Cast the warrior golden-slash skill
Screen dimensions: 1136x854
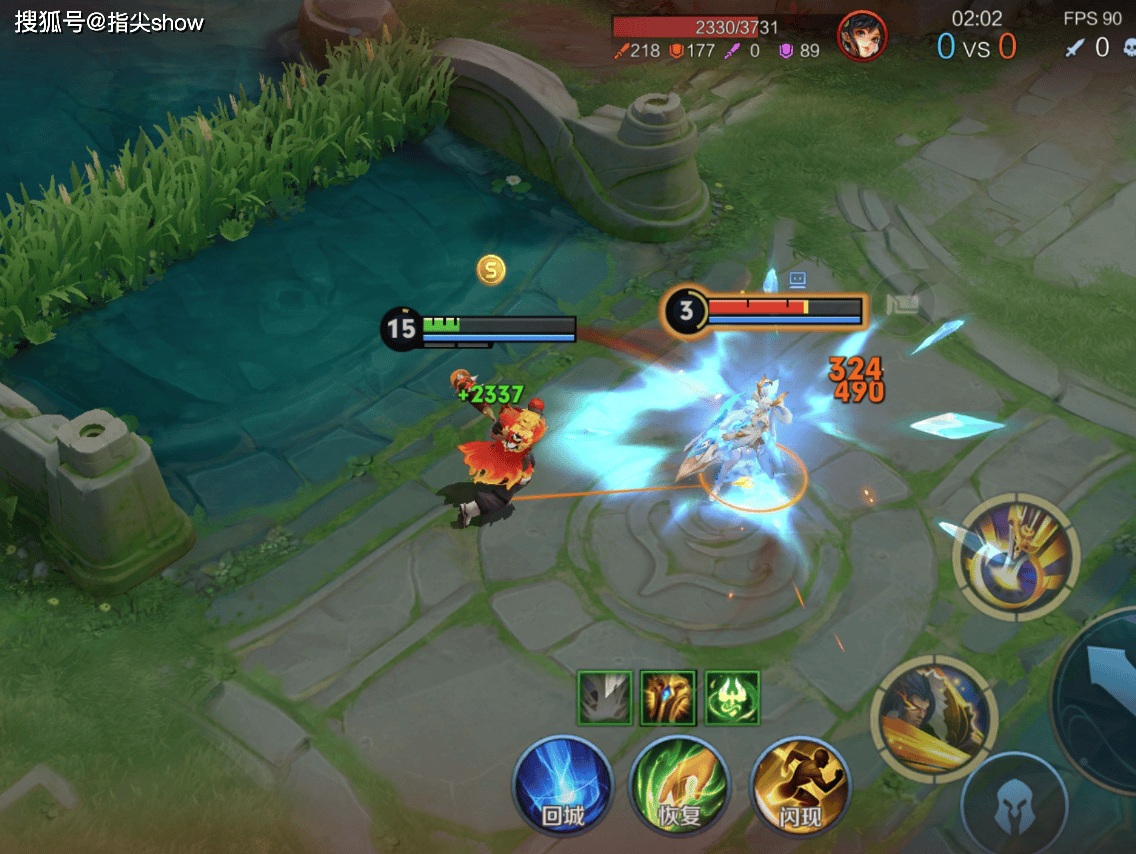pyautogui.click(x=934, y=717)
